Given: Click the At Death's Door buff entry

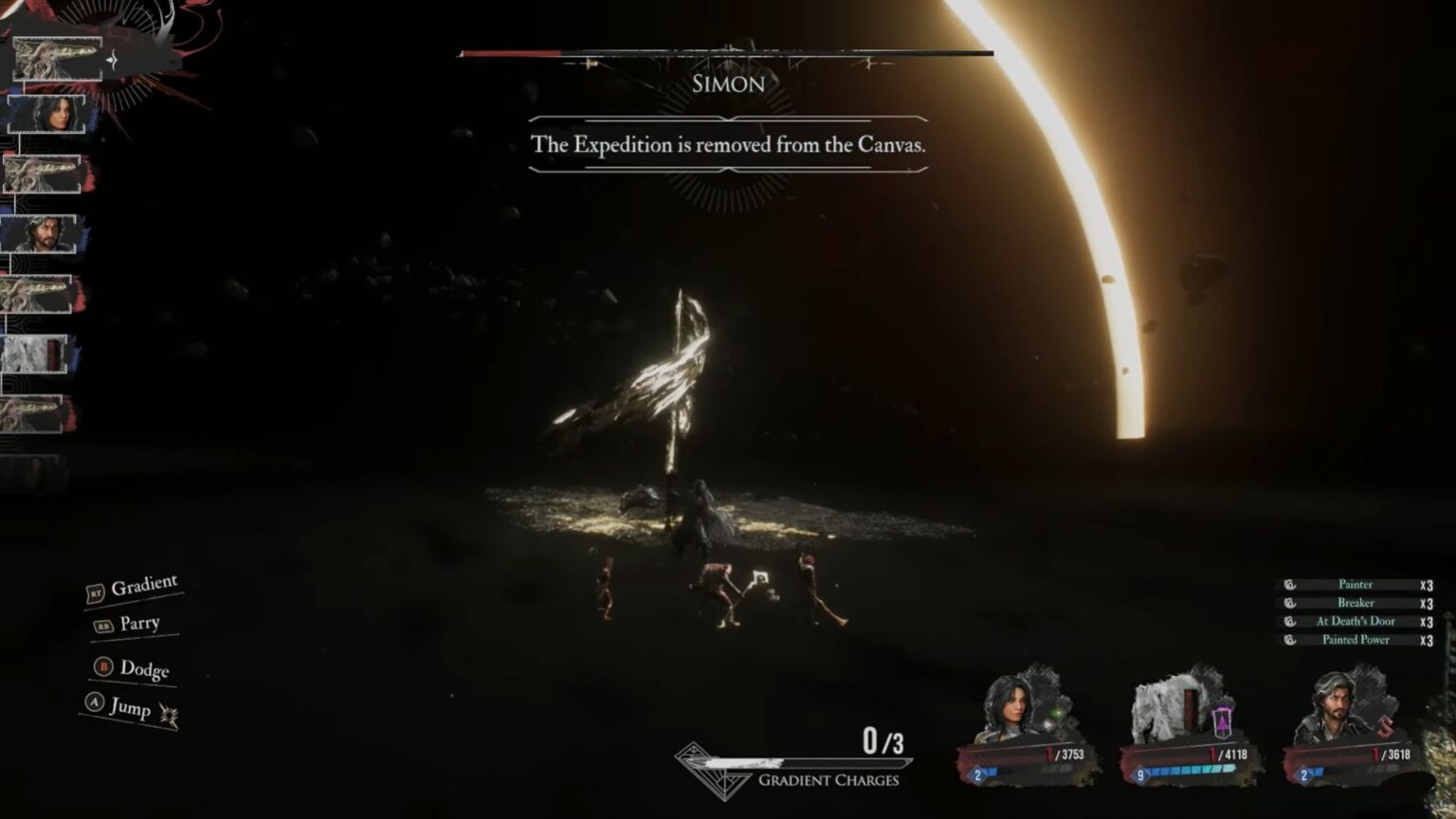Looking at the screenshot, I should tap(1356, 621).
